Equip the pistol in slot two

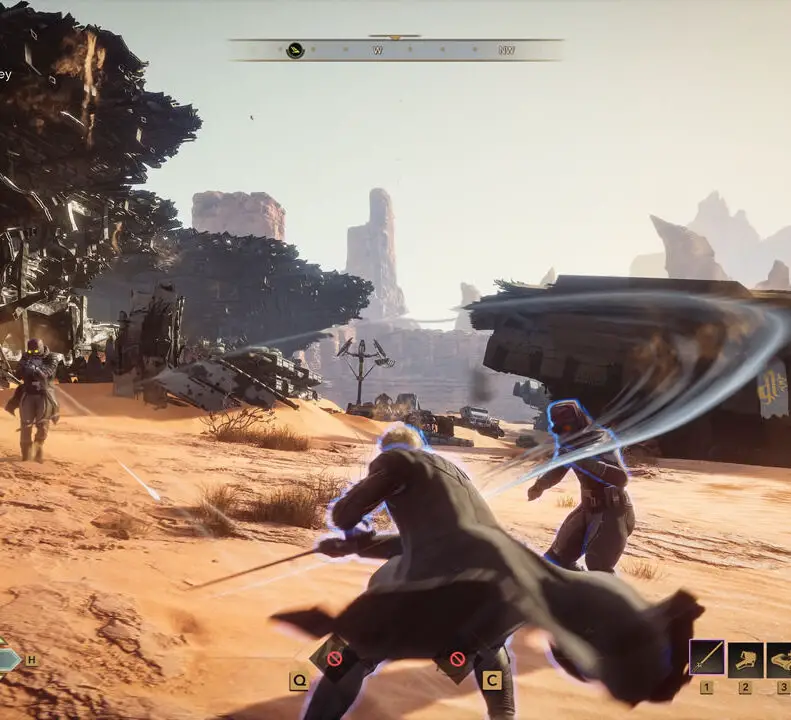click(x=745, y=658)
